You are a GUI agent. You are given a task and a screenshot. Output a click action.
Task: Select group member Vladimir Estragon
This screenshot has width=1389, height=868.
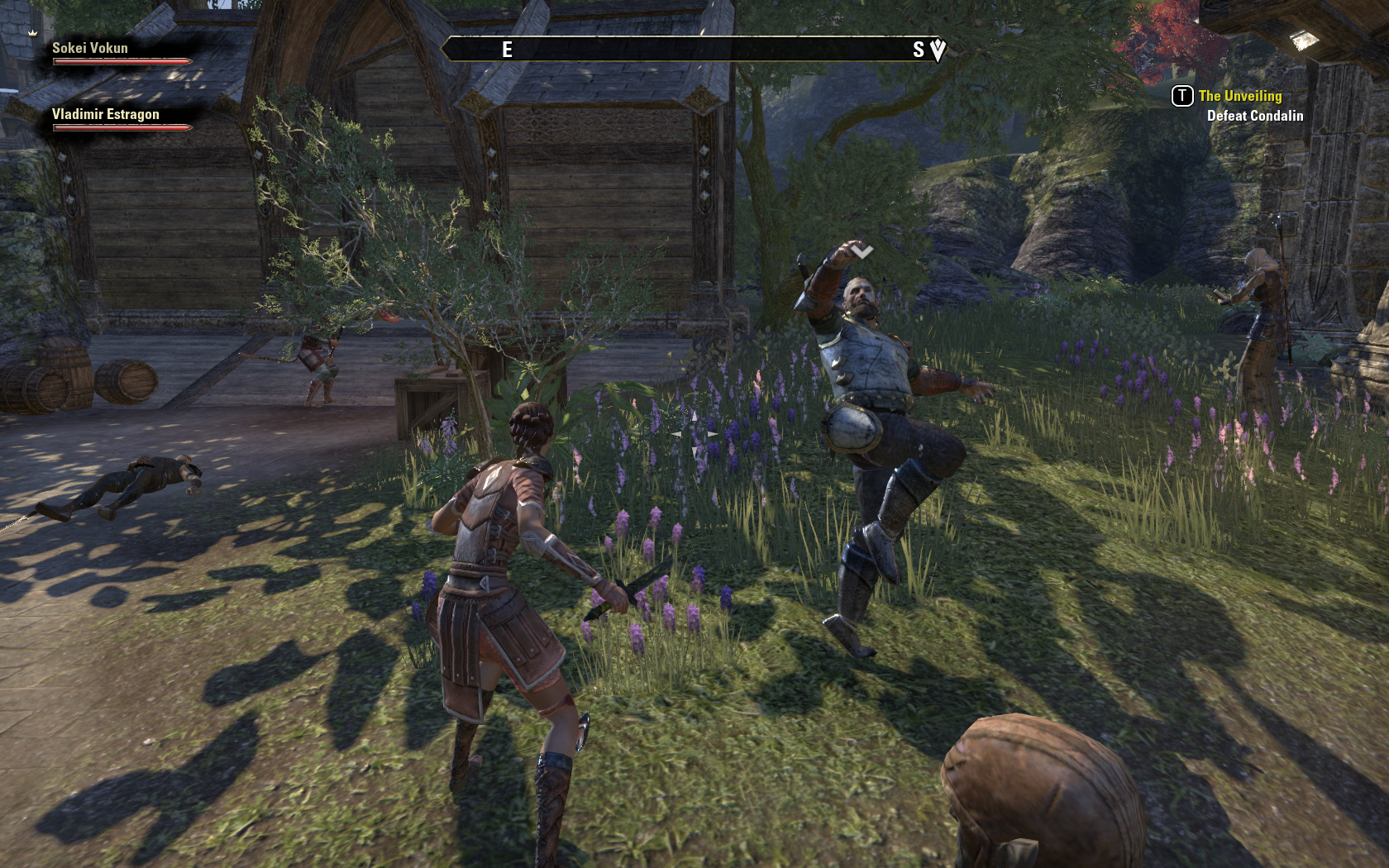106,115
